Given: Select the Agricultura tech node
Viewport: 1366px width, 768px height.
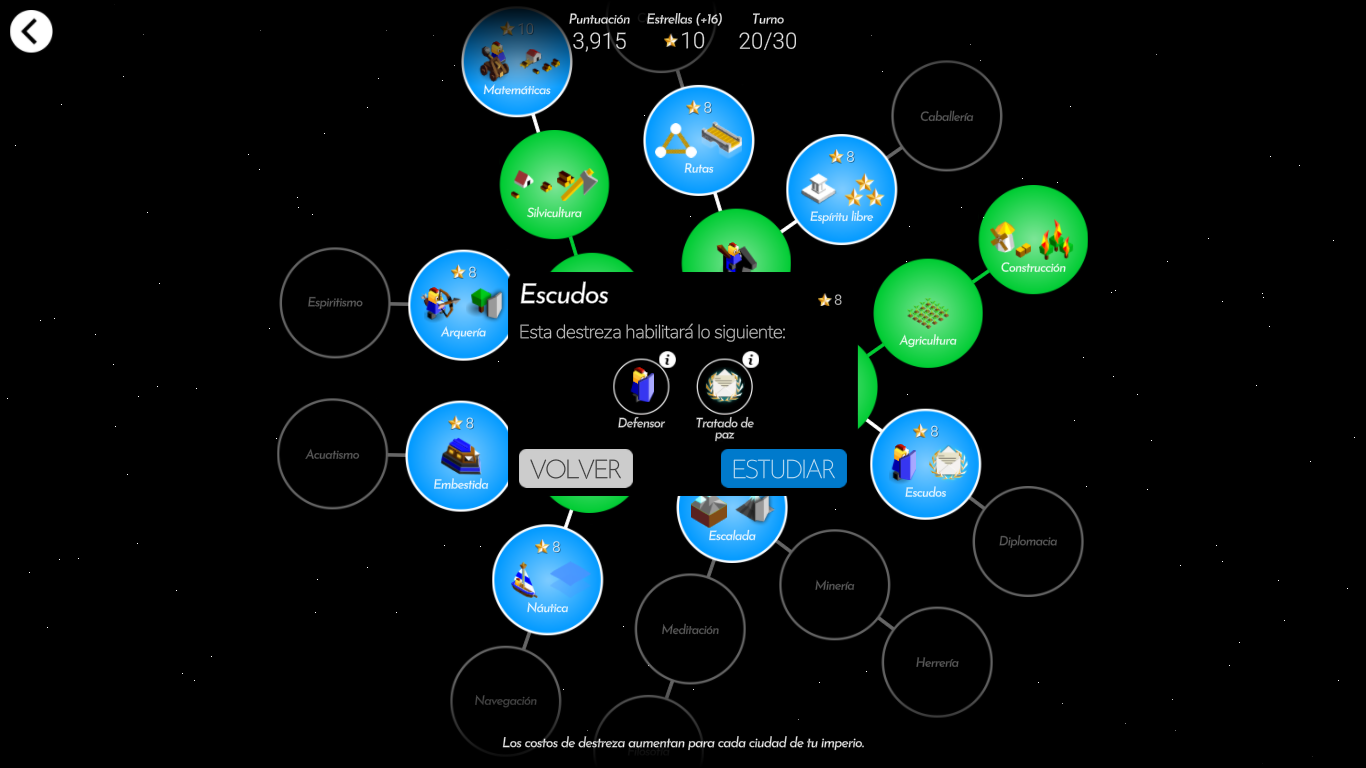Looking at the screenshot, I should (928, 314).
